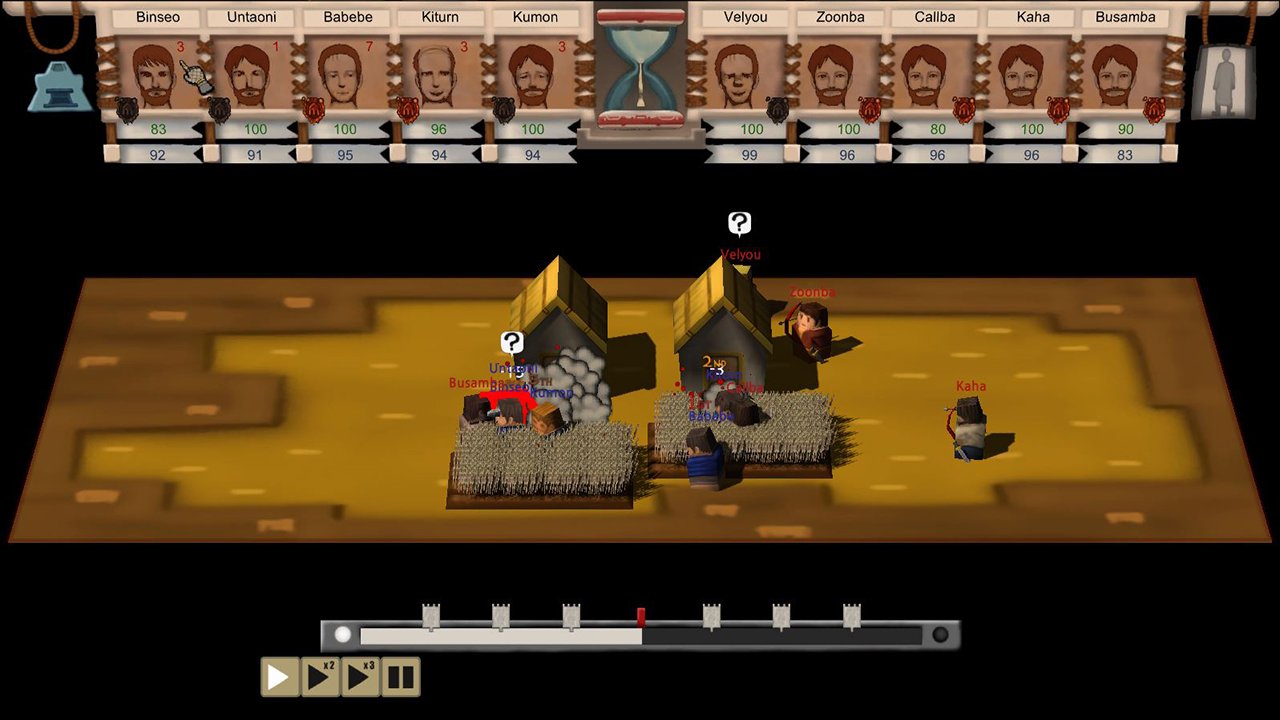Click the question mark above Velyou
Screen dimensions: 1280x720
pos(739,222)
